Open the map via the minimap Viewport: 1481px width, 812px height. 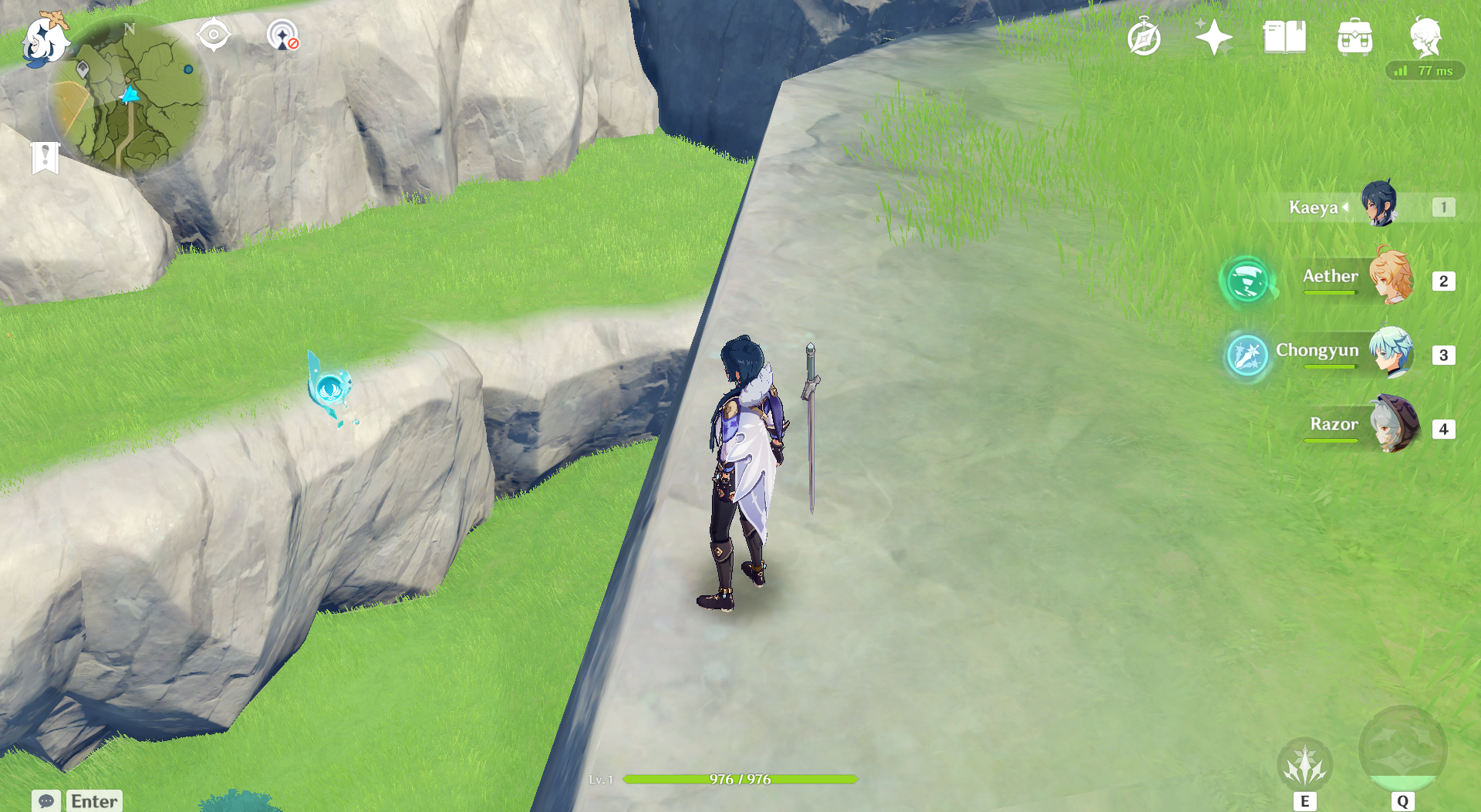[130, 96]
